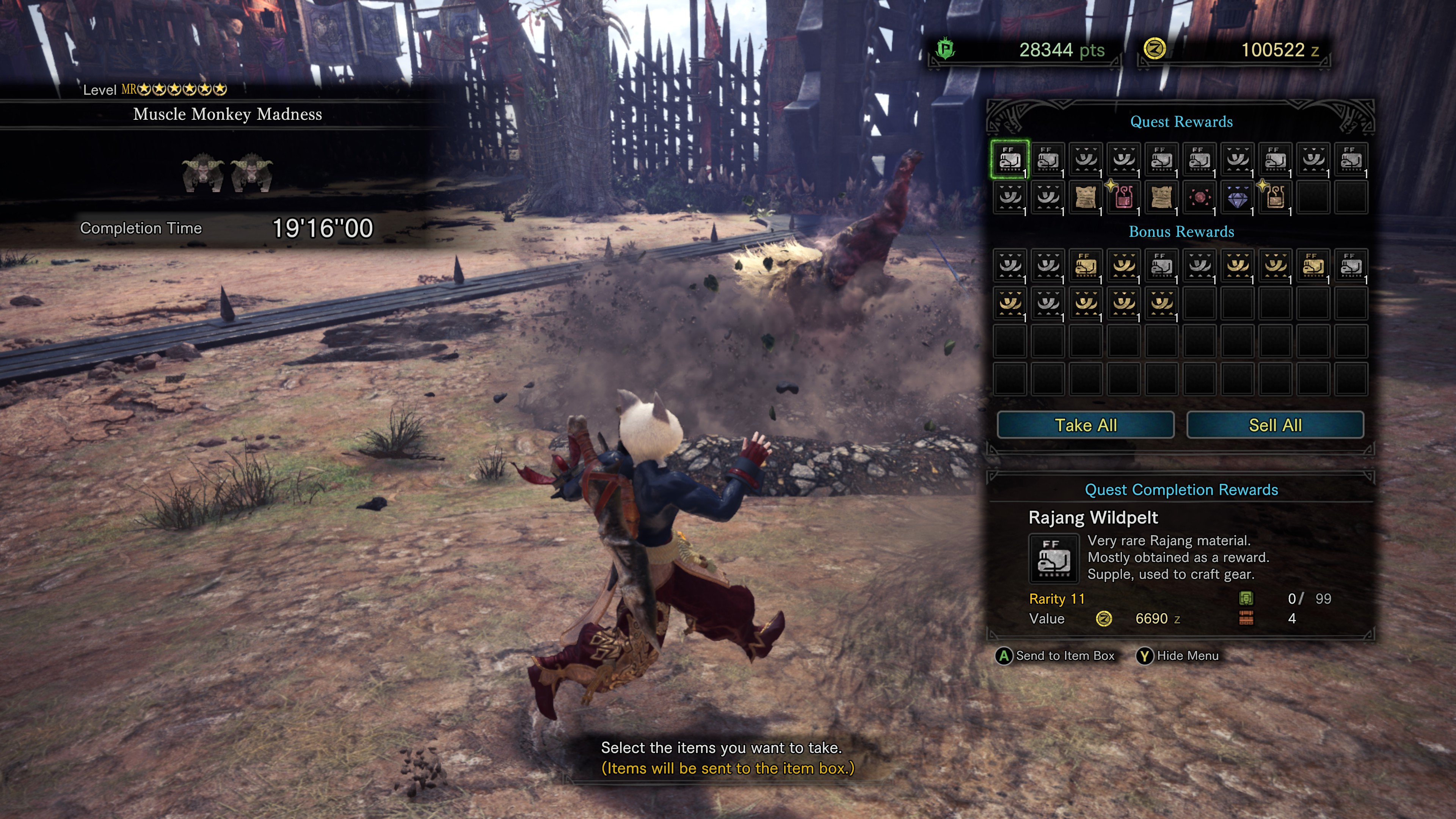The width and height of the screenshot is (1456, 819).
Task: Choose the red octagonal jewel reward
Action: click(1199, 197)
